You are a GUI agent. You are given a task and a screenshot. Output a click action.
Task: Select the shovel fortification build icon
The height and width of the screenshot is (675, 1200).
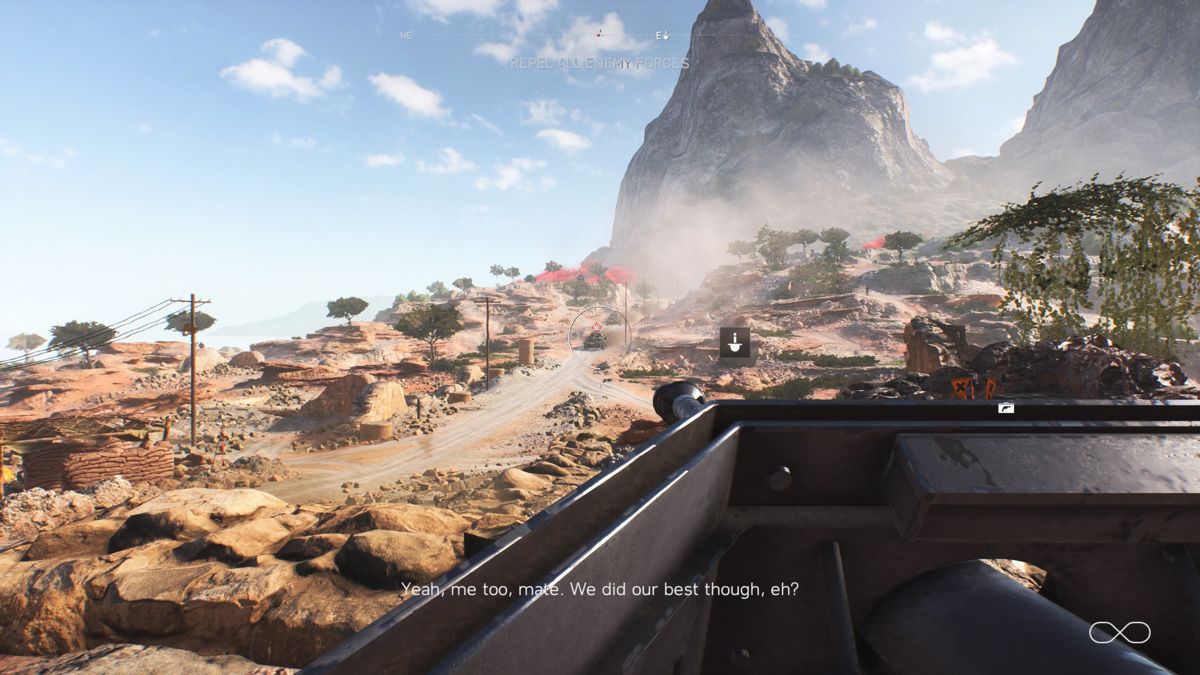coord(735,343)
